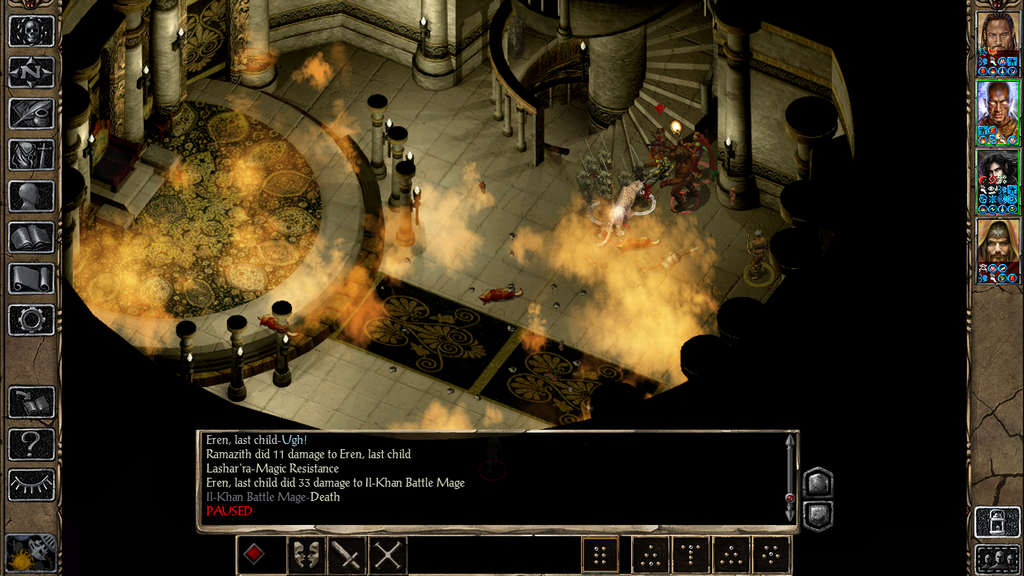Image resolution: width=1024 pixels, height=576 pixels.
Task: Open the priest scroll button
Action: point(31,279)
